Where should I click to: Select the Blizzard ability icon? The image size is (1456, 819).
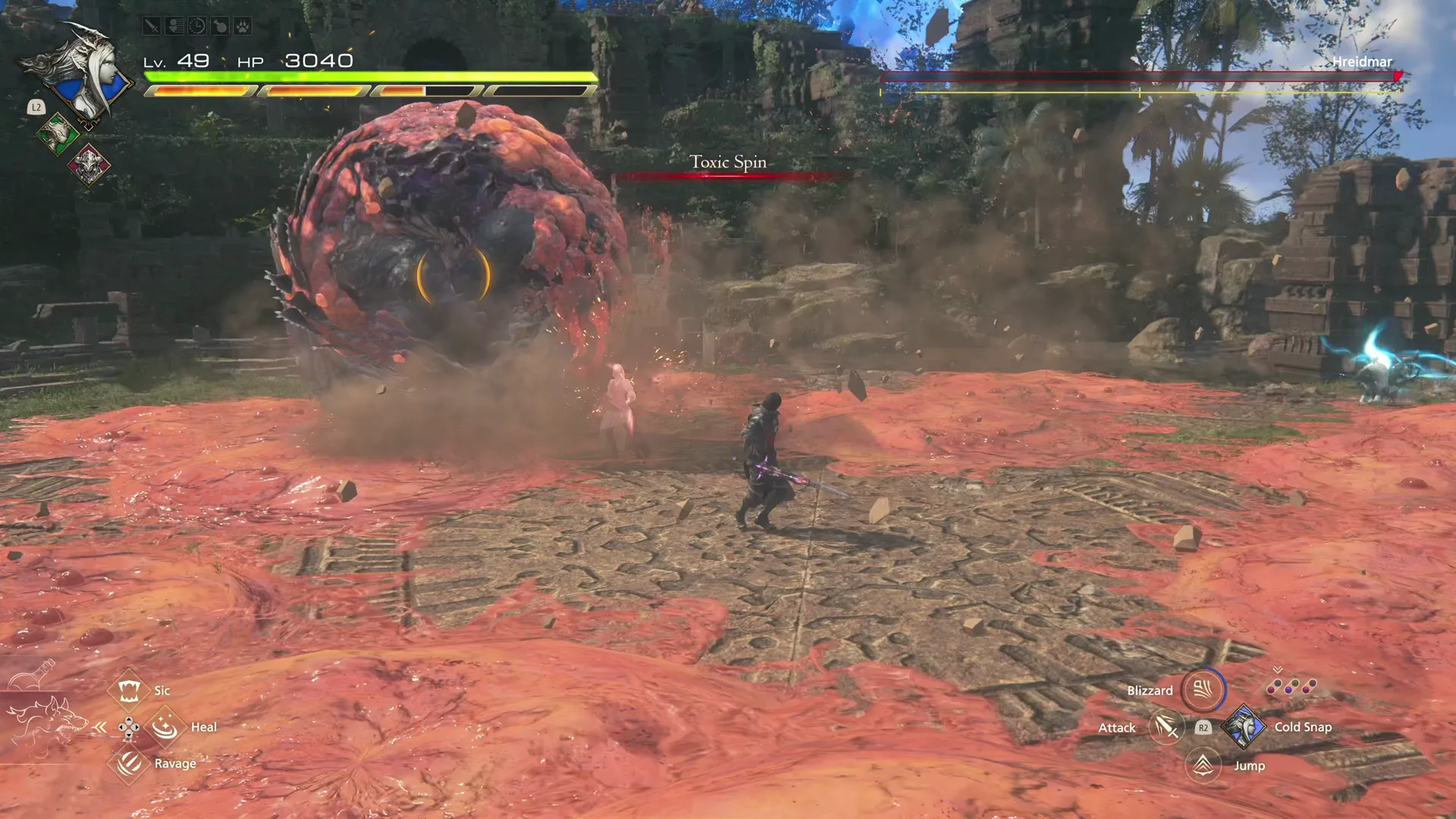pos(1204,690)
